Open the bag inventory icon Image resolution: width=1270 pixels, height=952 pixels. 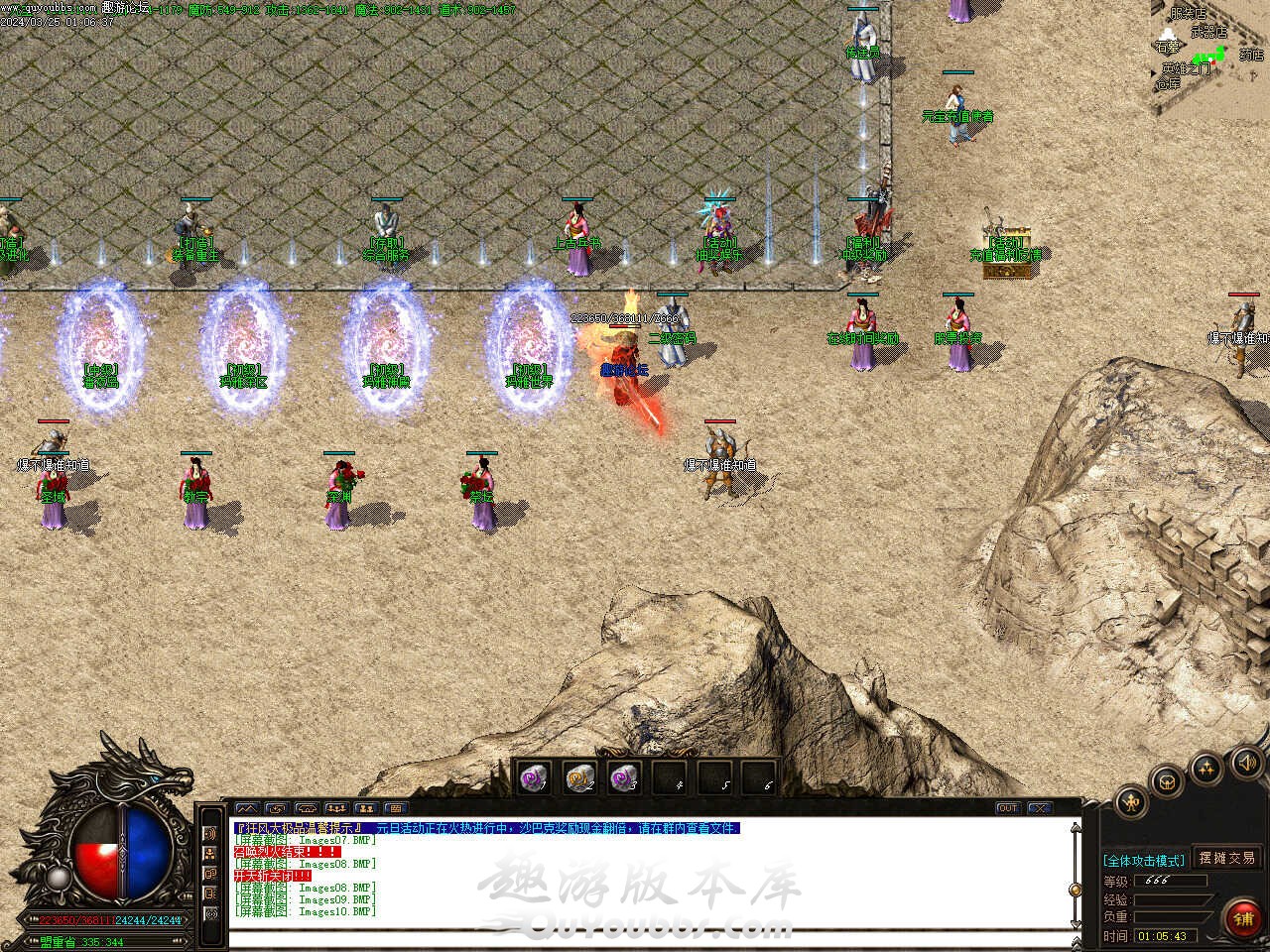pos(1168,779)
